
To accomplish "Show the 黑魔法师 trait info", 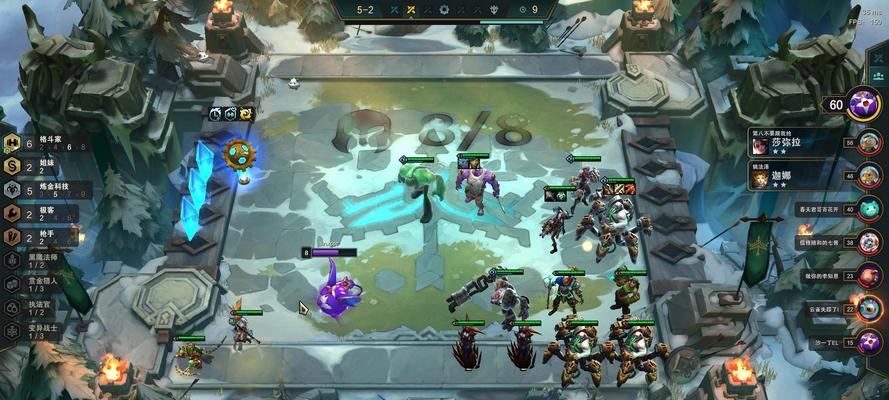I will (x=42, y=259).
